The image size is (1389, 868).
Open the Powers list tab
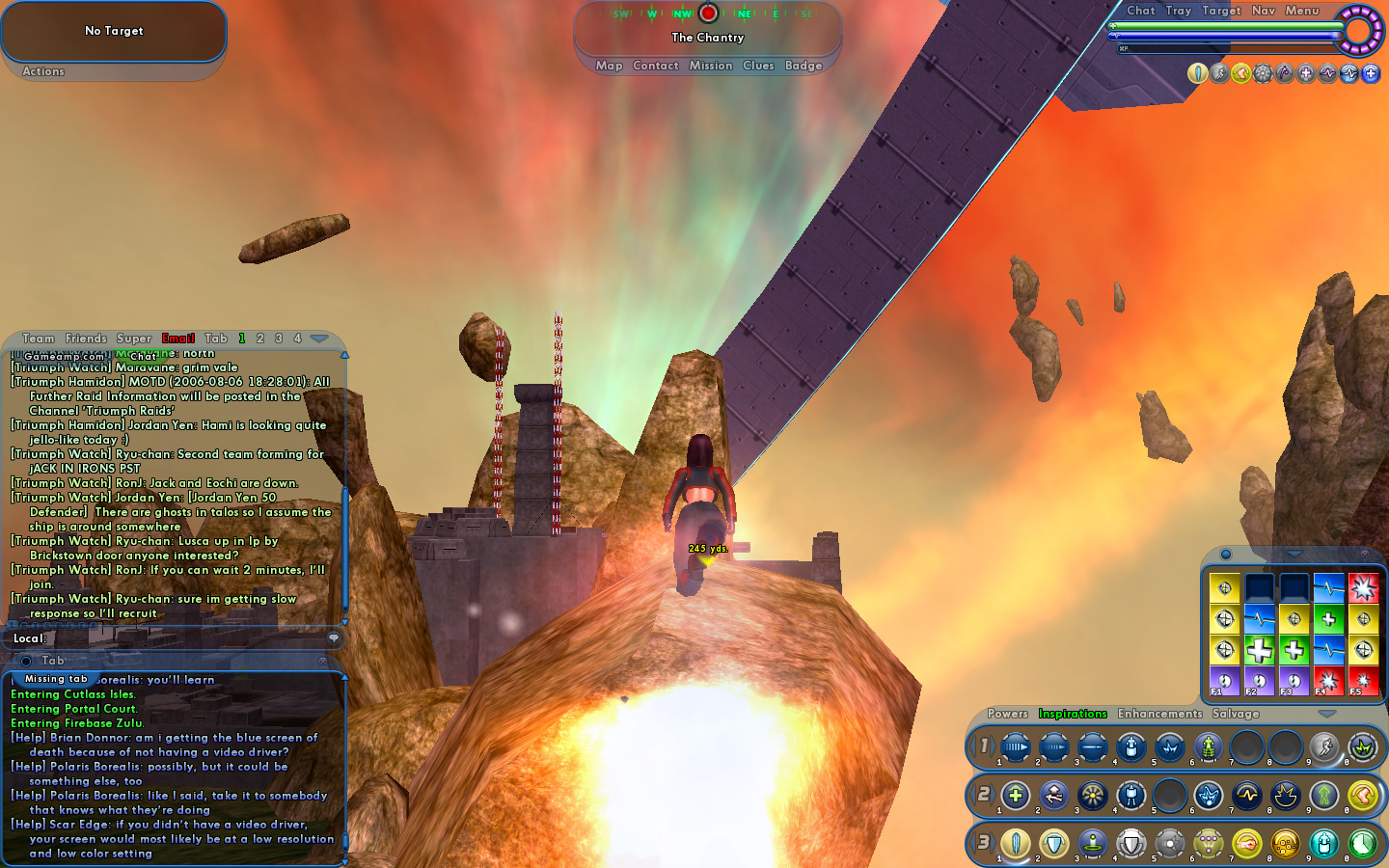tap(1007, 714)
